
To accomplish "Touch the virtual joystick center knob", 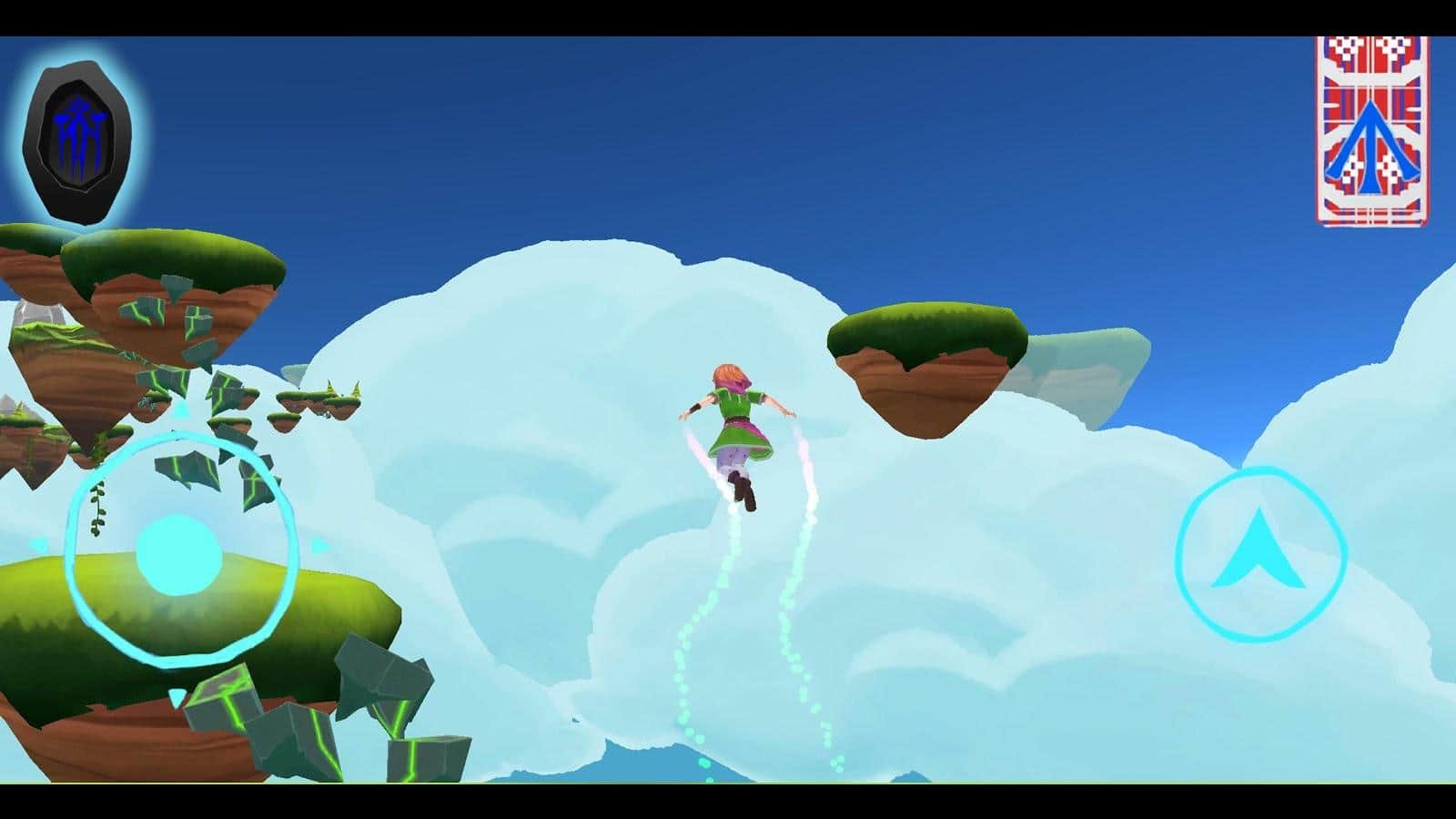I will (178, 553).
